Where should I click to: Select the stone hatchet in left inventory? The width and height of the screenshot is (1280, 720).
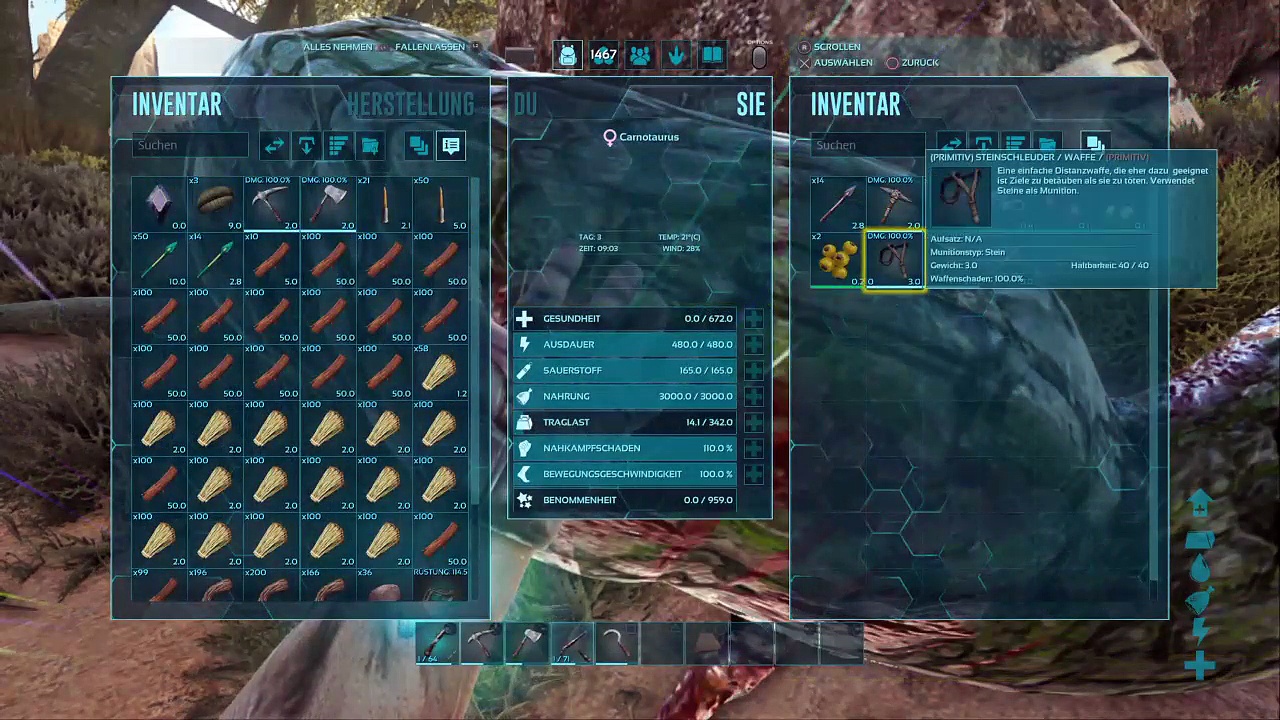328,204
